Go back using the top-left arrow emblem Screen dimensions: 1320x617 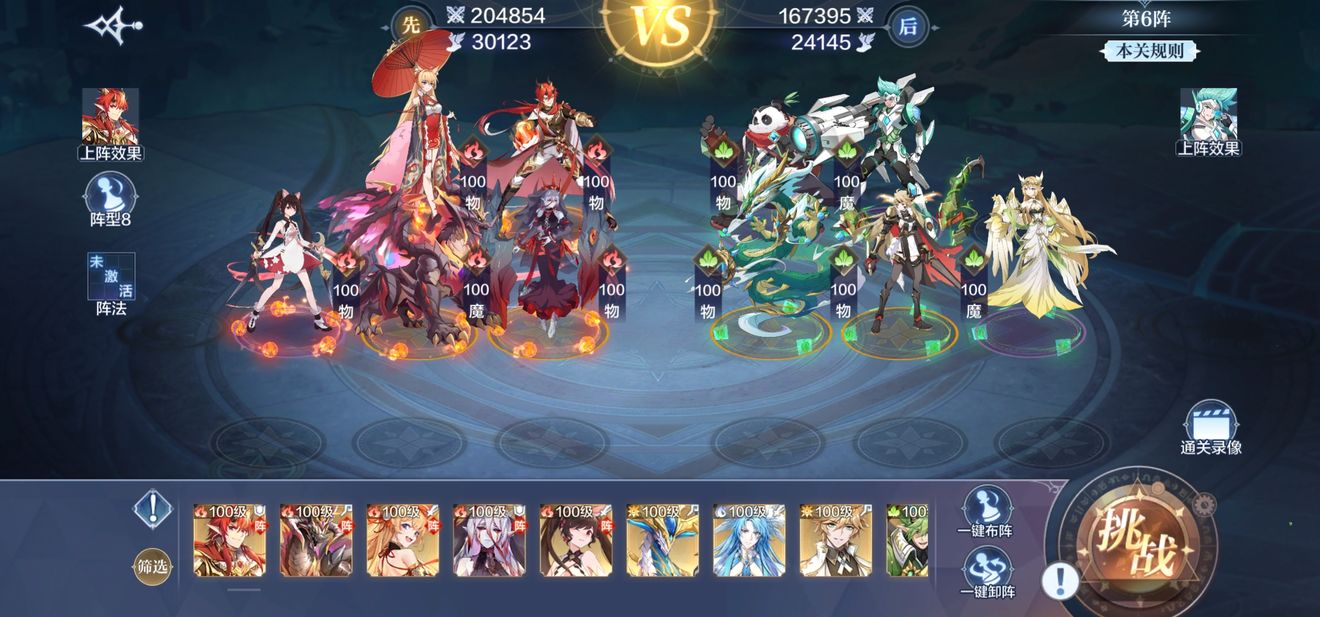(x=112, y=26)
